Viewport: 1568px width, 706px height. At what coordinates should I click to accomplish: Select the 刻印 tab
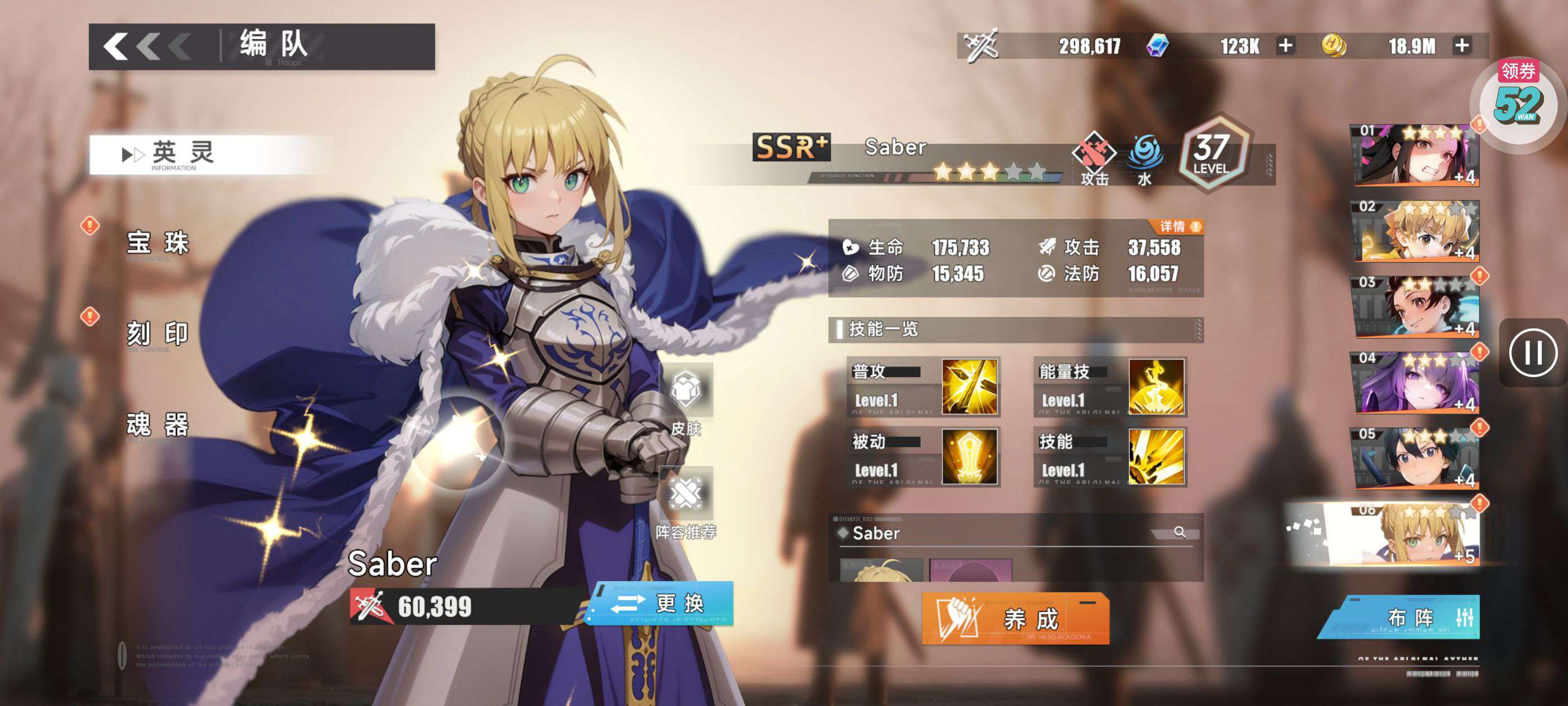pos(158,334)
